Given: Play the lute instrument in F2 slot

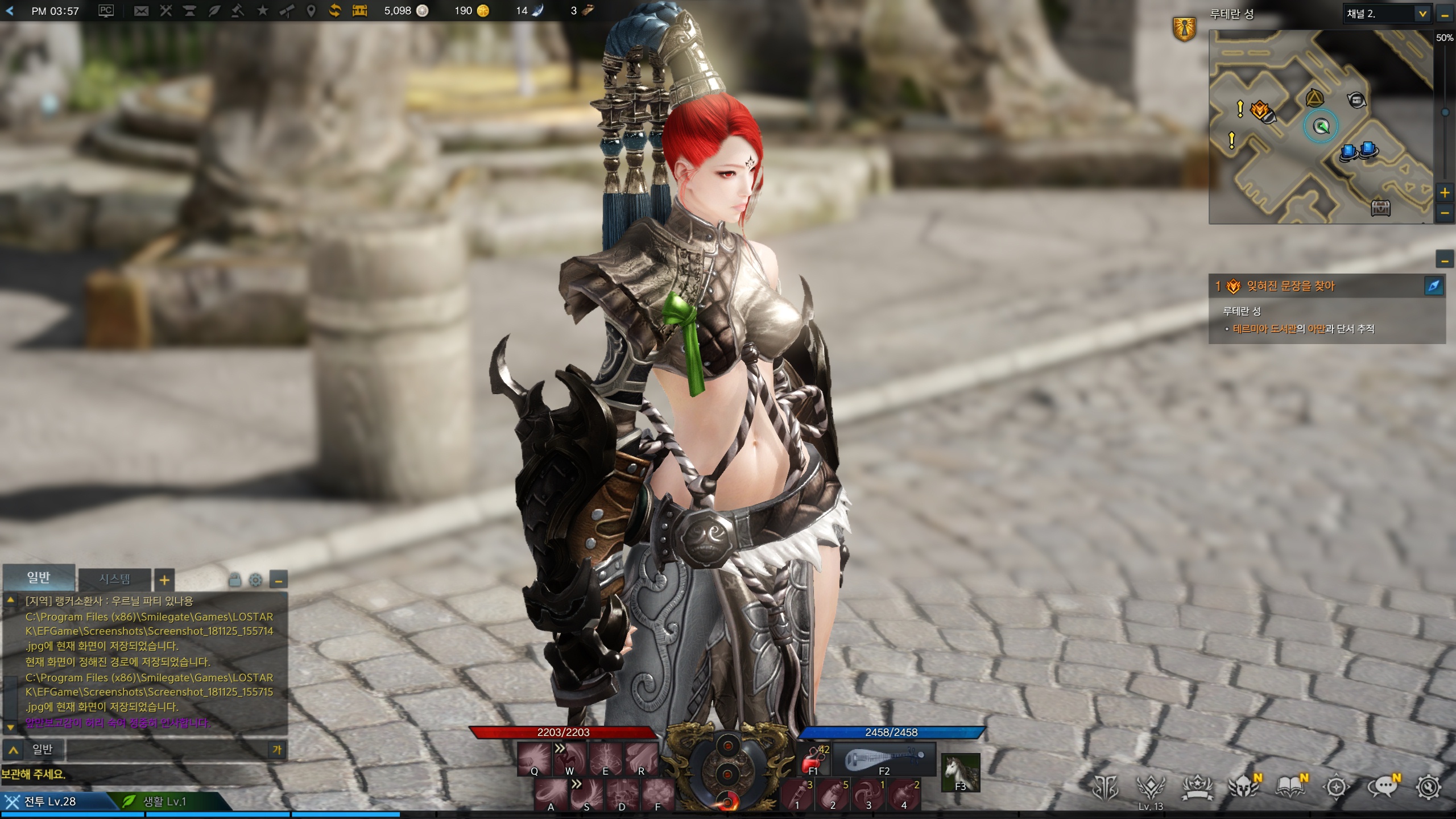Looking at the screenshot, I should (x=884, y=759).
